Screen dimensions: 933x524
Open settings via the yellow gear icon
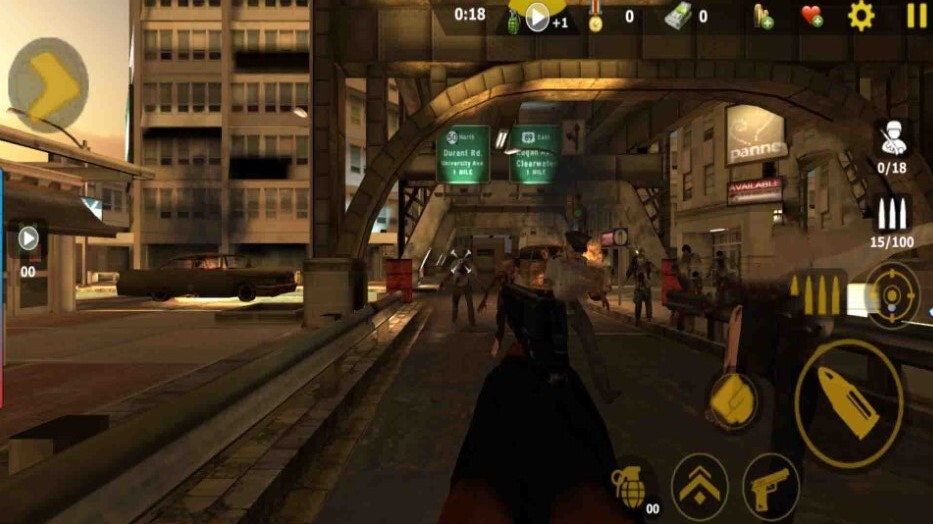pyautogui.click(x=861, y=15)
